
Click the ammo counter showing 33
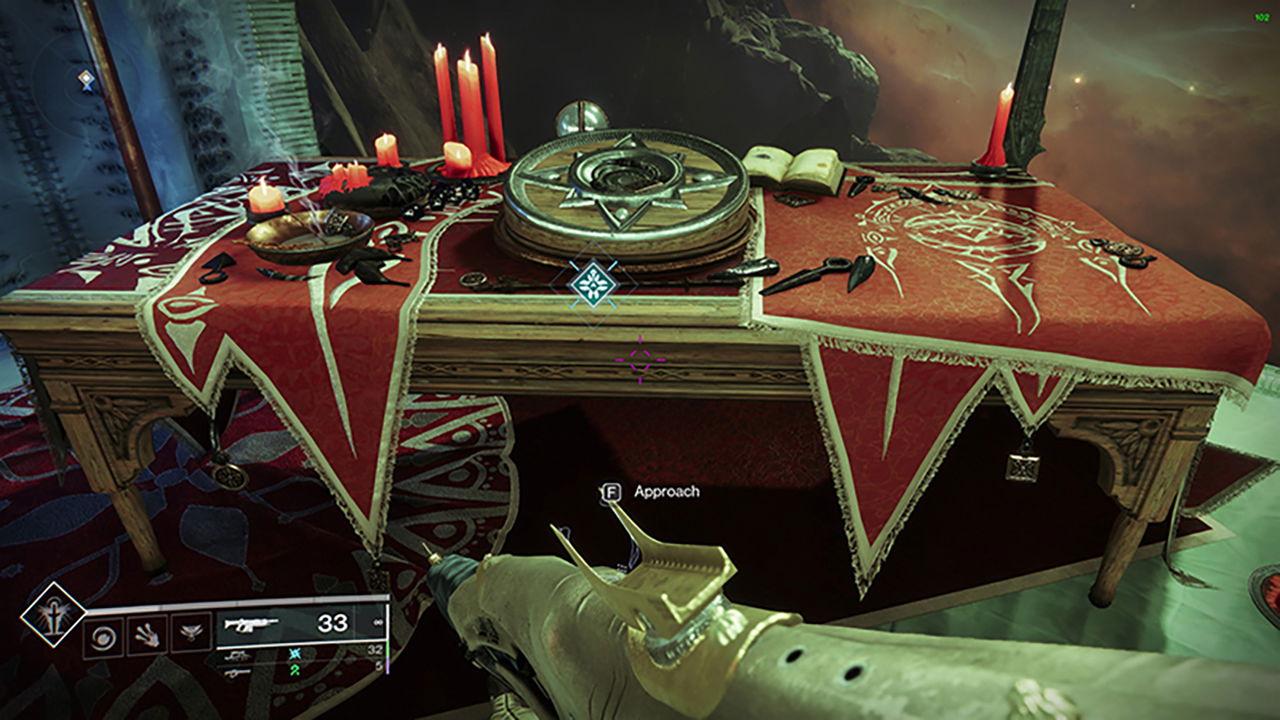(x=333, y=621)
